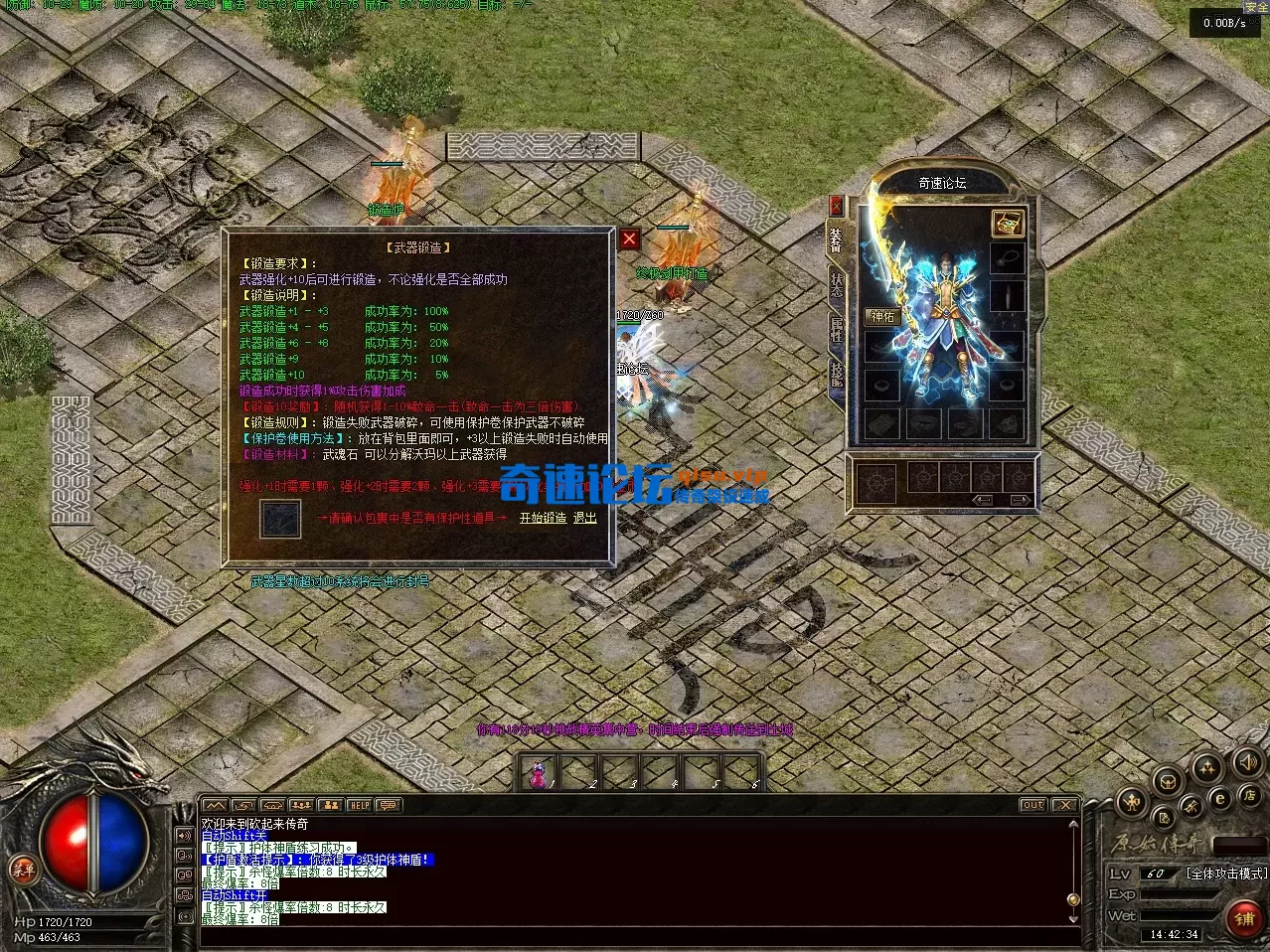Use the pink potion in hotbar slot 1
Image resolution: width=1270 pixels, height=952 pixels.
540,771
